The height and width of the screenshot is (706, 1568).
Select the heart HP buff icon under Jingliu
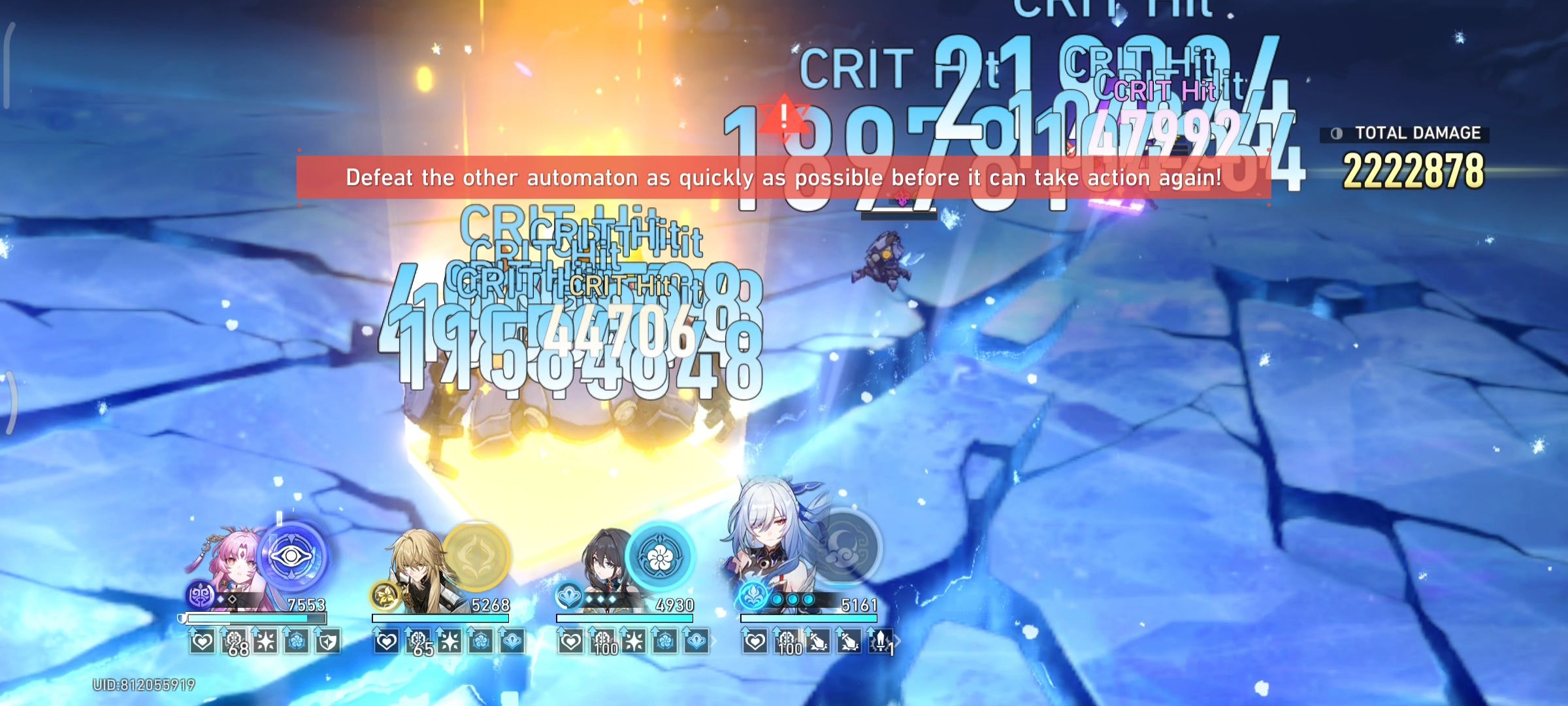click(755, 642)
